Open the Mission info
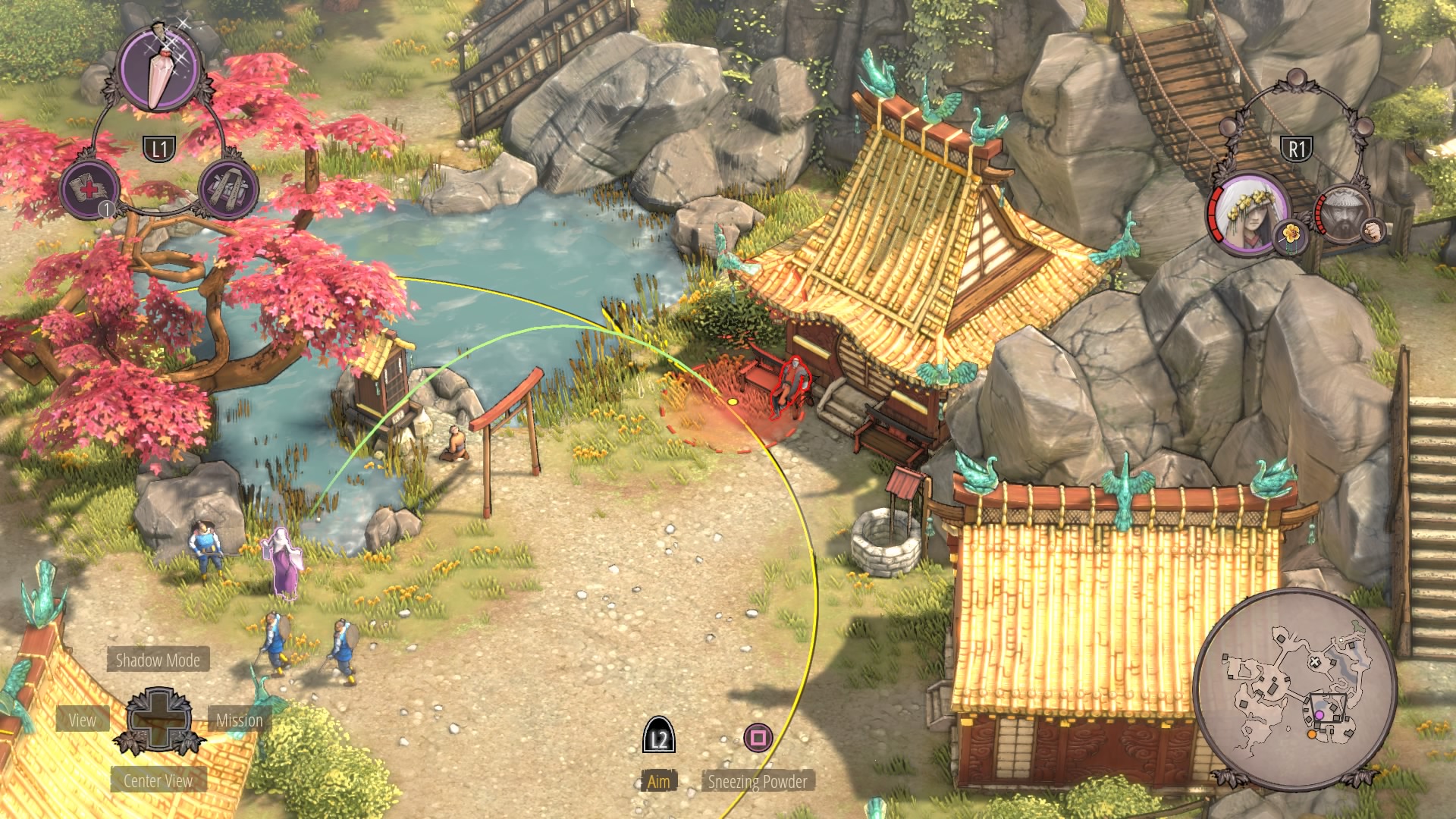Screen dimensions: 1456x819 pos(239,720)
